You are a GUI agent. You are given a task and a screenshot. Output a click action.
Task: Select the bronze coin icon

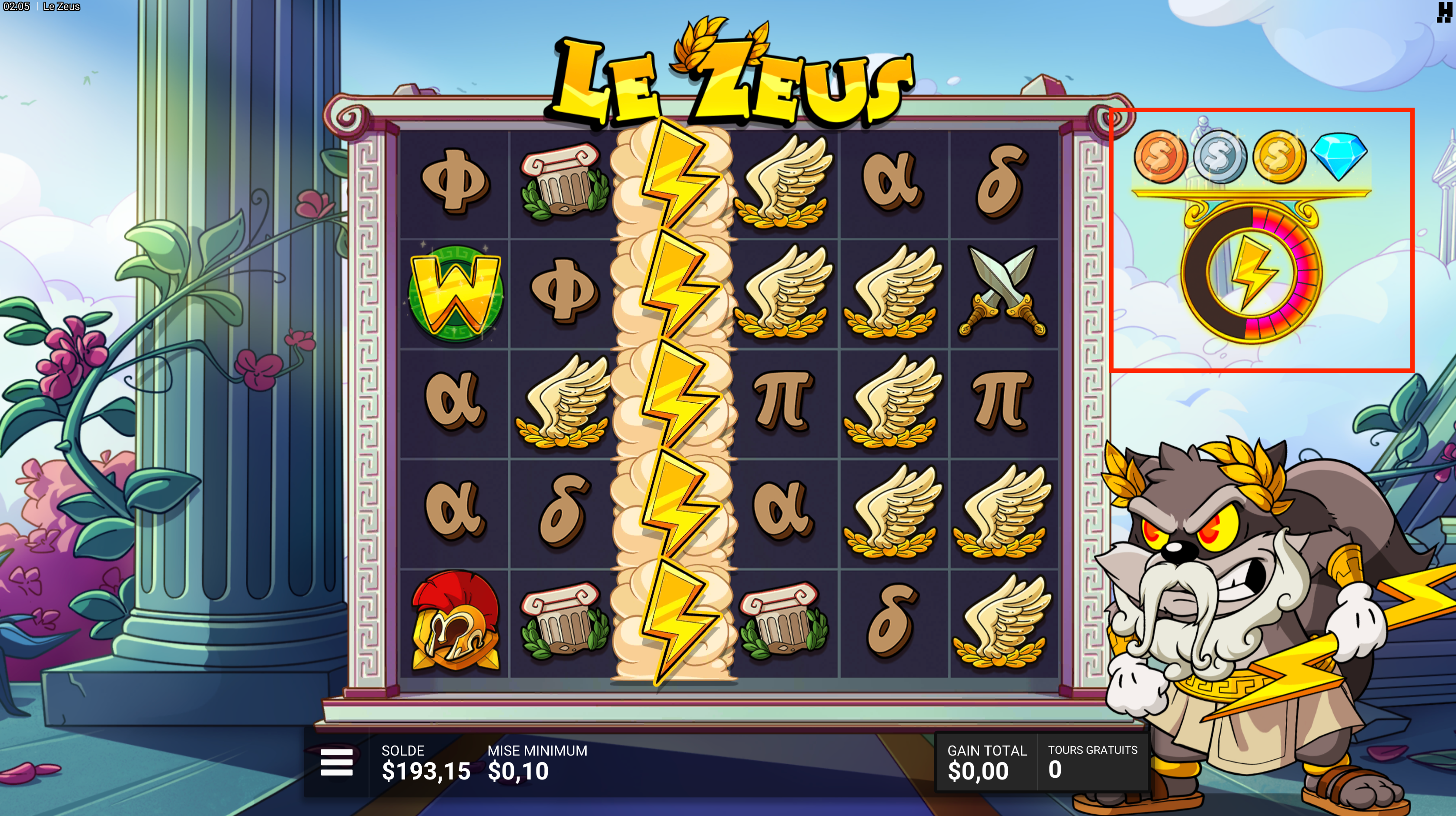pos(1161,157)
